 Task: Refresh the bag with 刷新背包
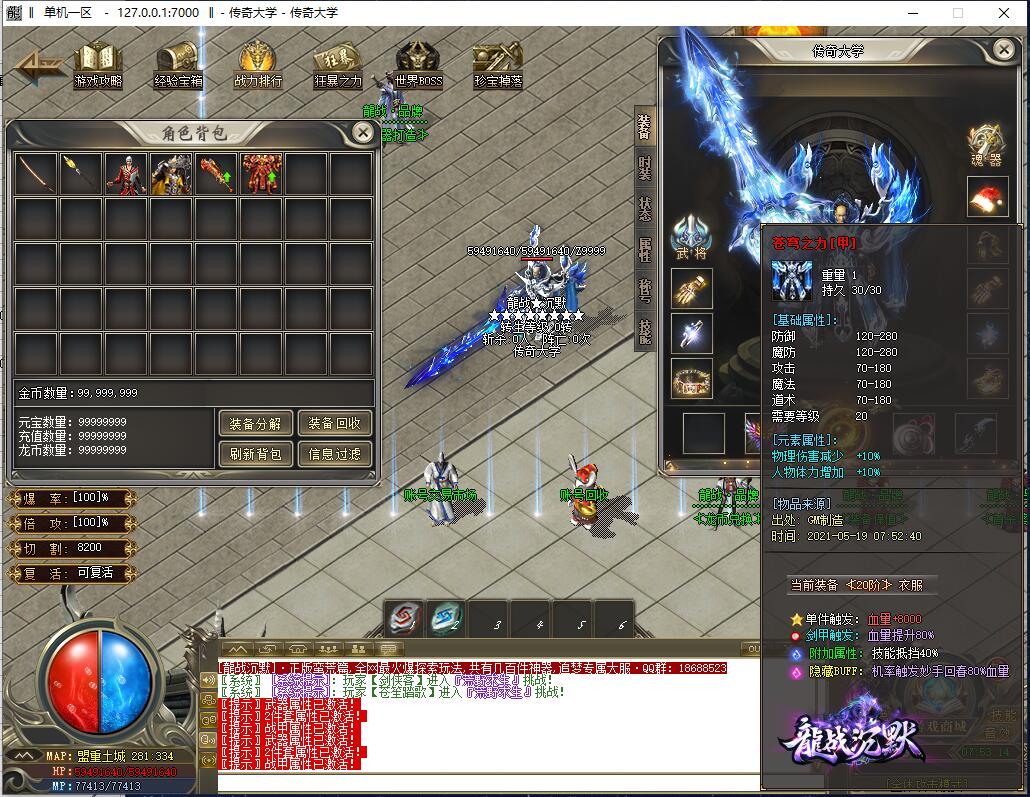255,454
